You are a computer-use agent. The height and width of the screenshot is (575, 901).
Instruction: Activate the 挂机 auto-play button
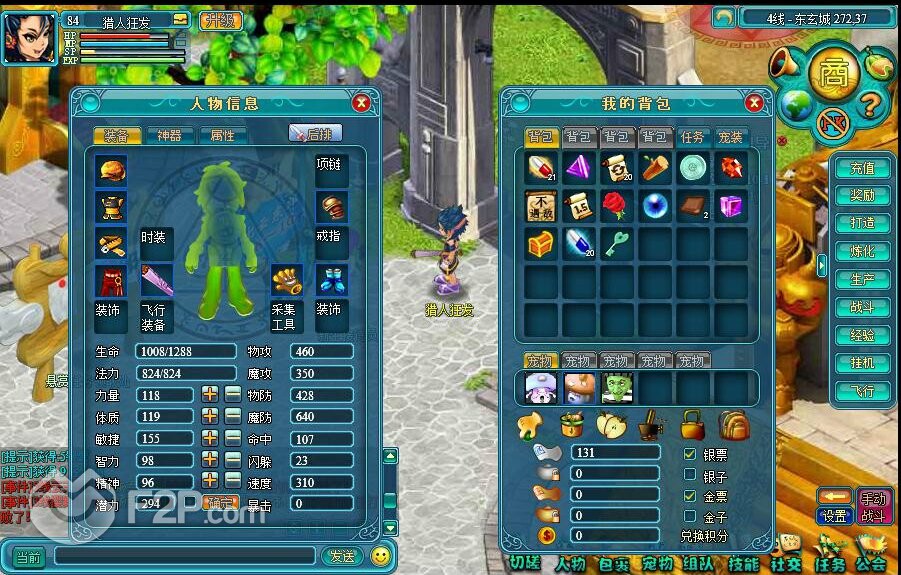(862, 363)
